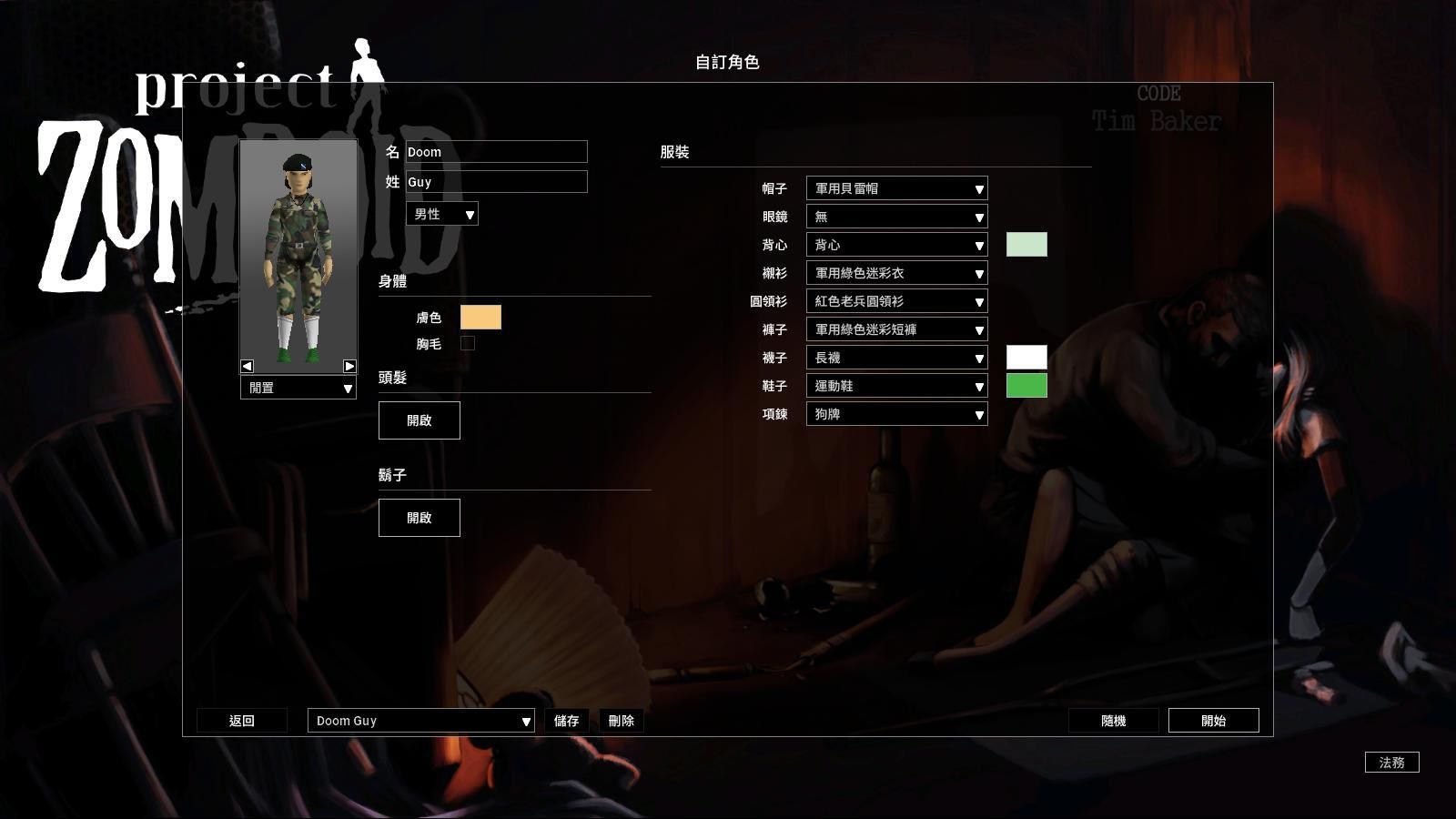Edit the first name field containing Doom
The image size is (1456, 819).
click(496, 152)
